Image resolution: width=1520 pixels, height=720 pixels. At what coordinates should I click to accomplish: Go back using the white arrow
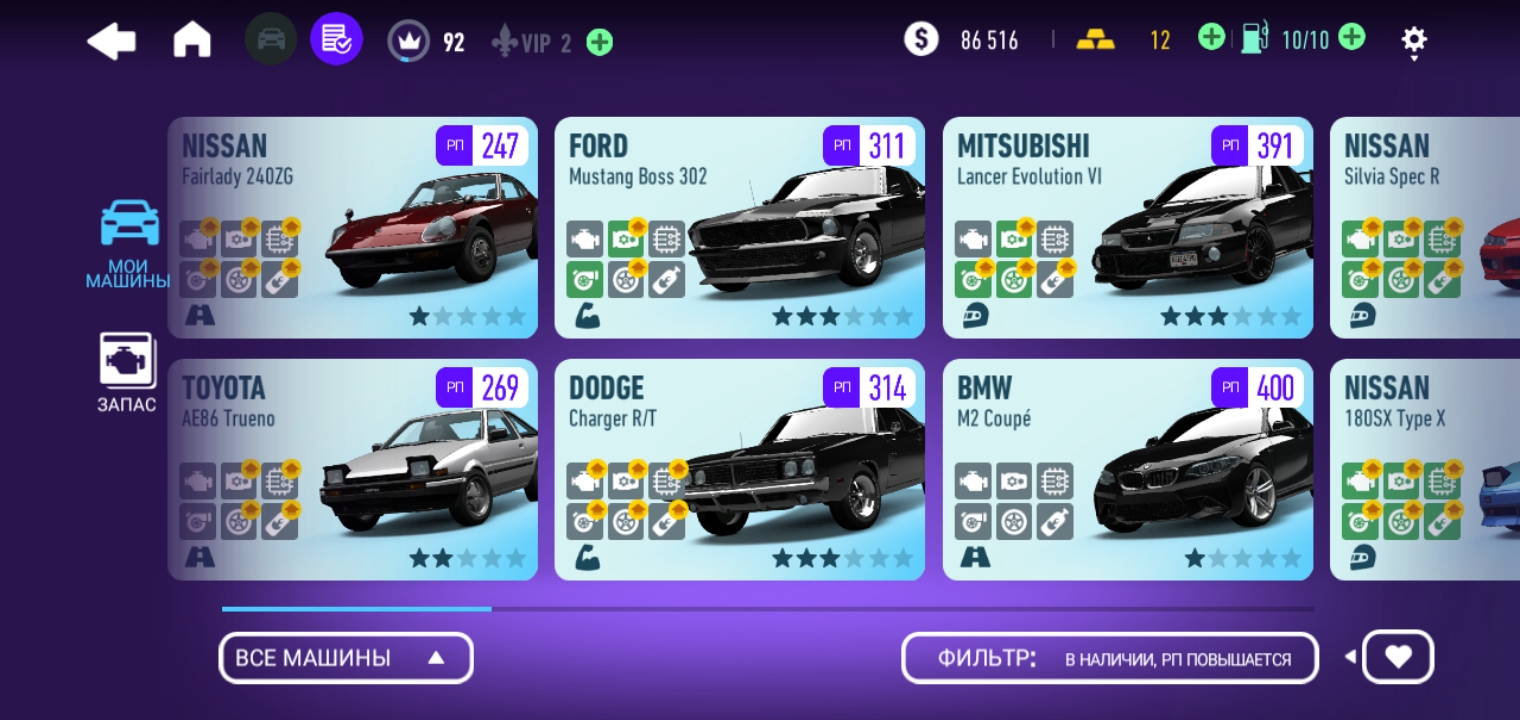112,41
